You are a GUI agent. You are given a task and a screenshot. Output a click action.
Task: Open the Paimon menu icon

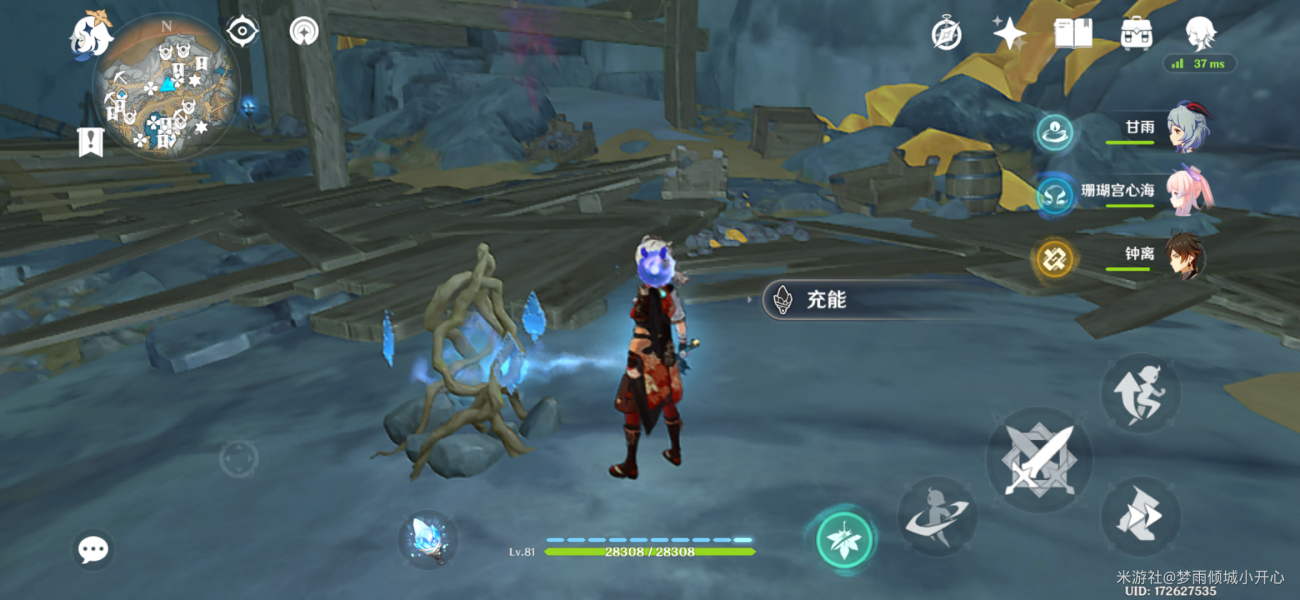click(x=90, y=34)
